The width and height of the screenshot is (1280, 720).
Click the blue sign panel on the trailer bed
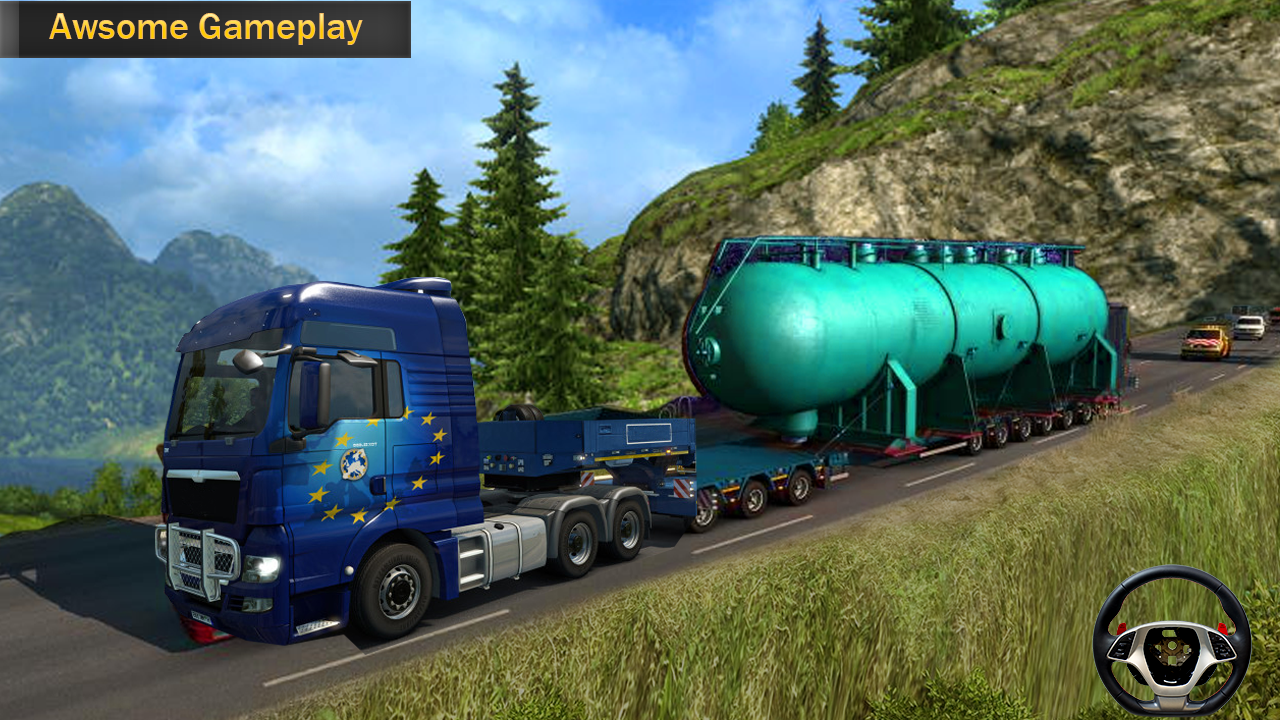(x=648, y=433)
